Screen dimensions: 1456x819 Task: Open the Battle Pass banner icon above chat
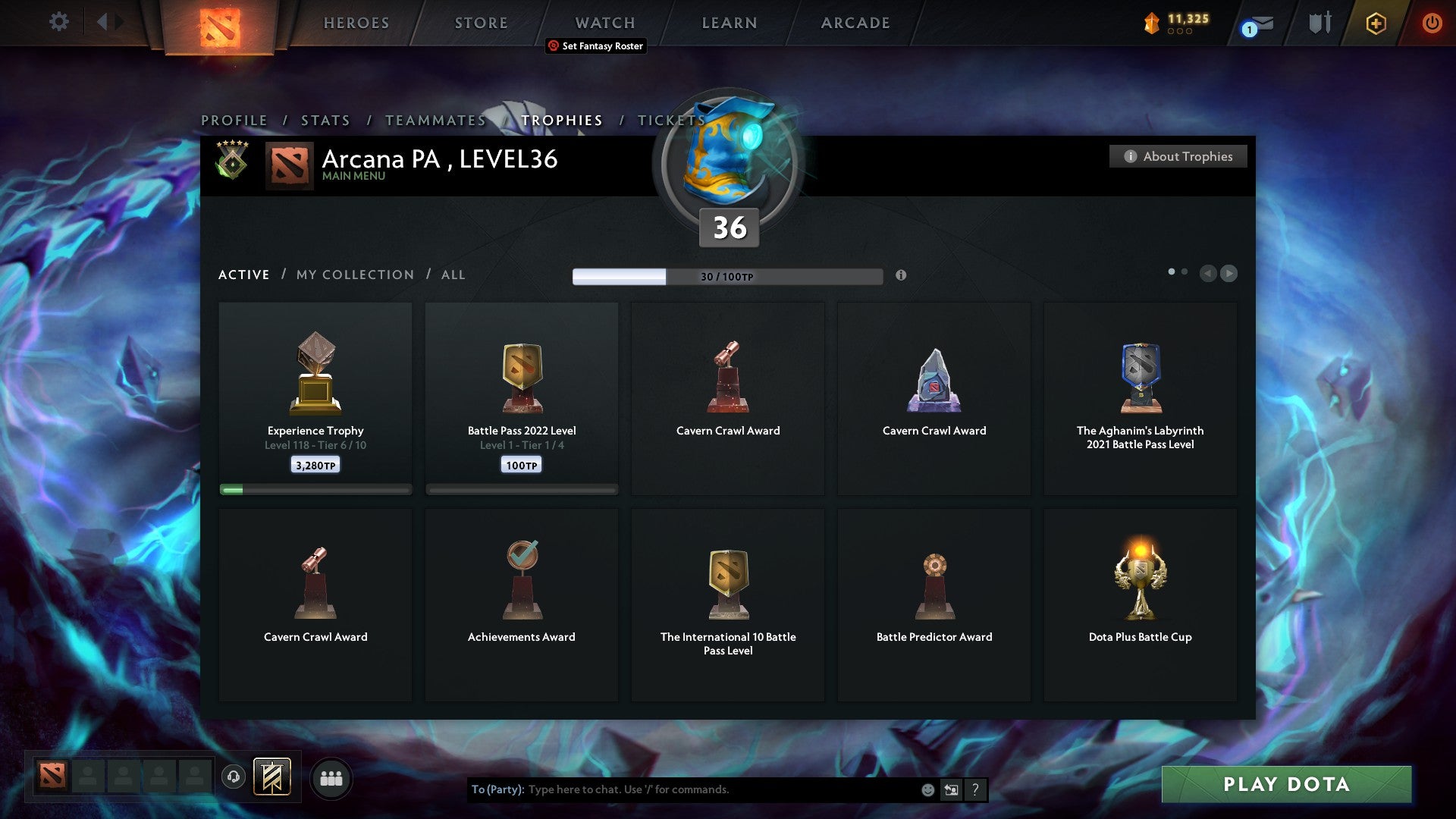273,777
